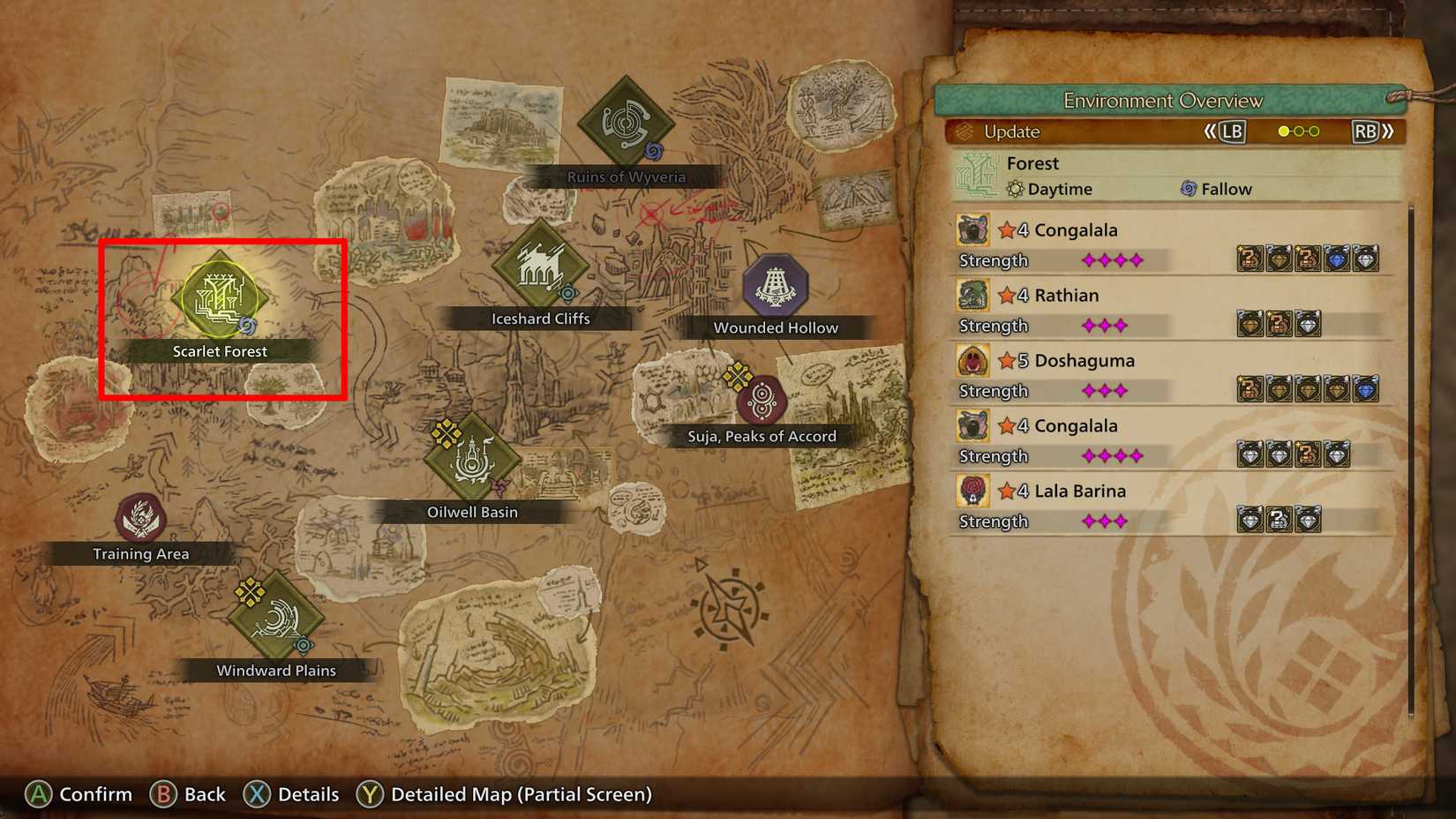This screenshot has height=819, width=1456.
Task: Select Rathian's monster icon
Action: pyautogui.click(x=972, y=295)
